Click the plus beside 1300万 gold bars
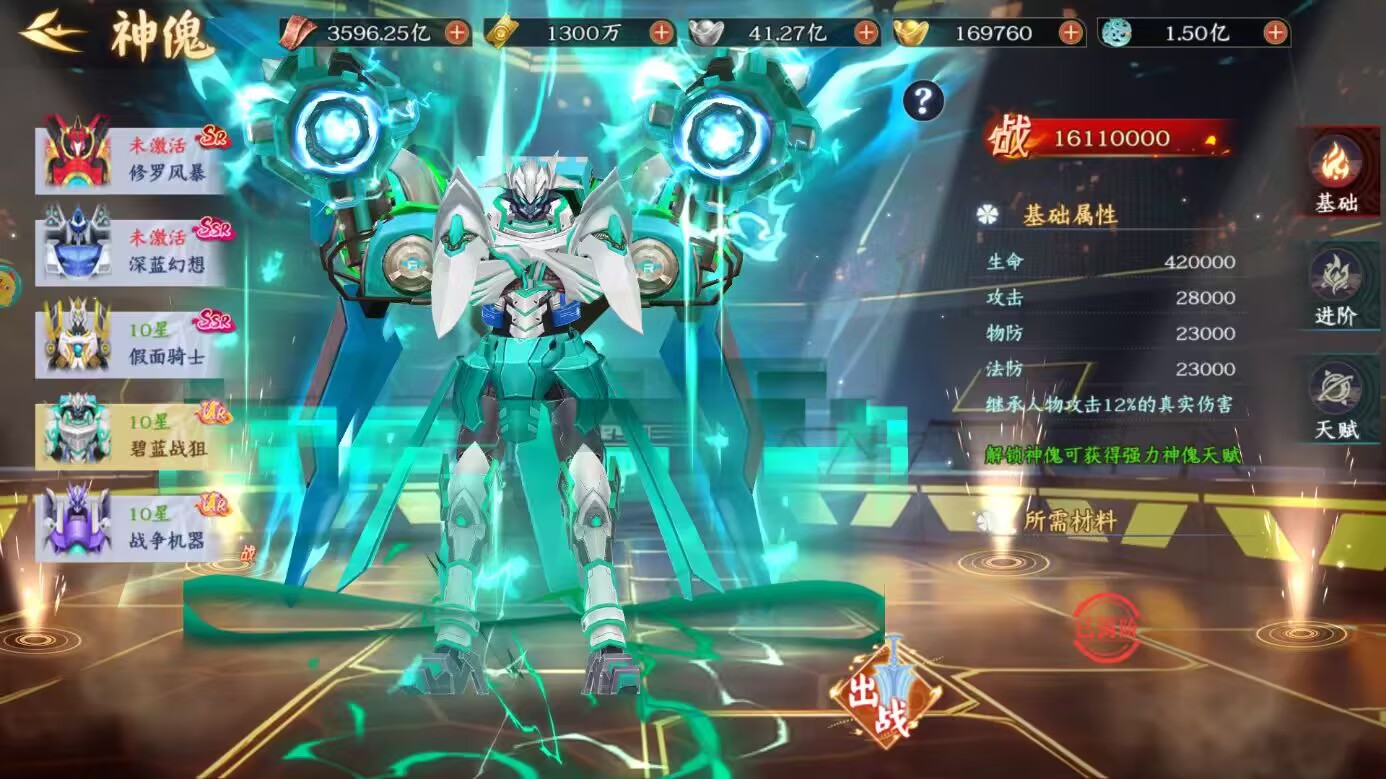Image resolution: width=1386 pixels, height=779 pixels. 661,32
